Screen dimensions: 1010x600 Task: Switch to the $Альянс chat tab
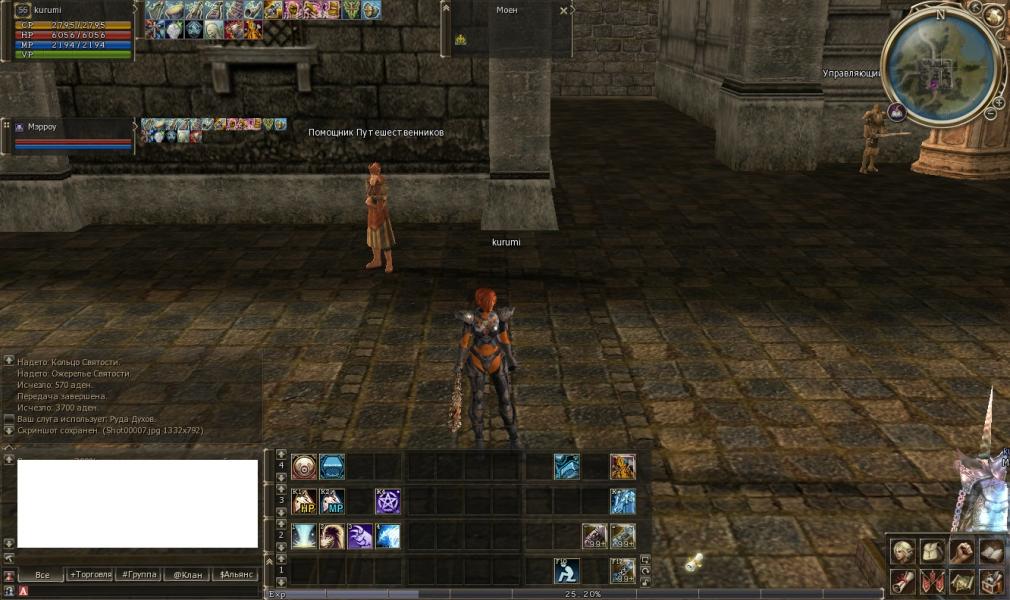point(236,575)
